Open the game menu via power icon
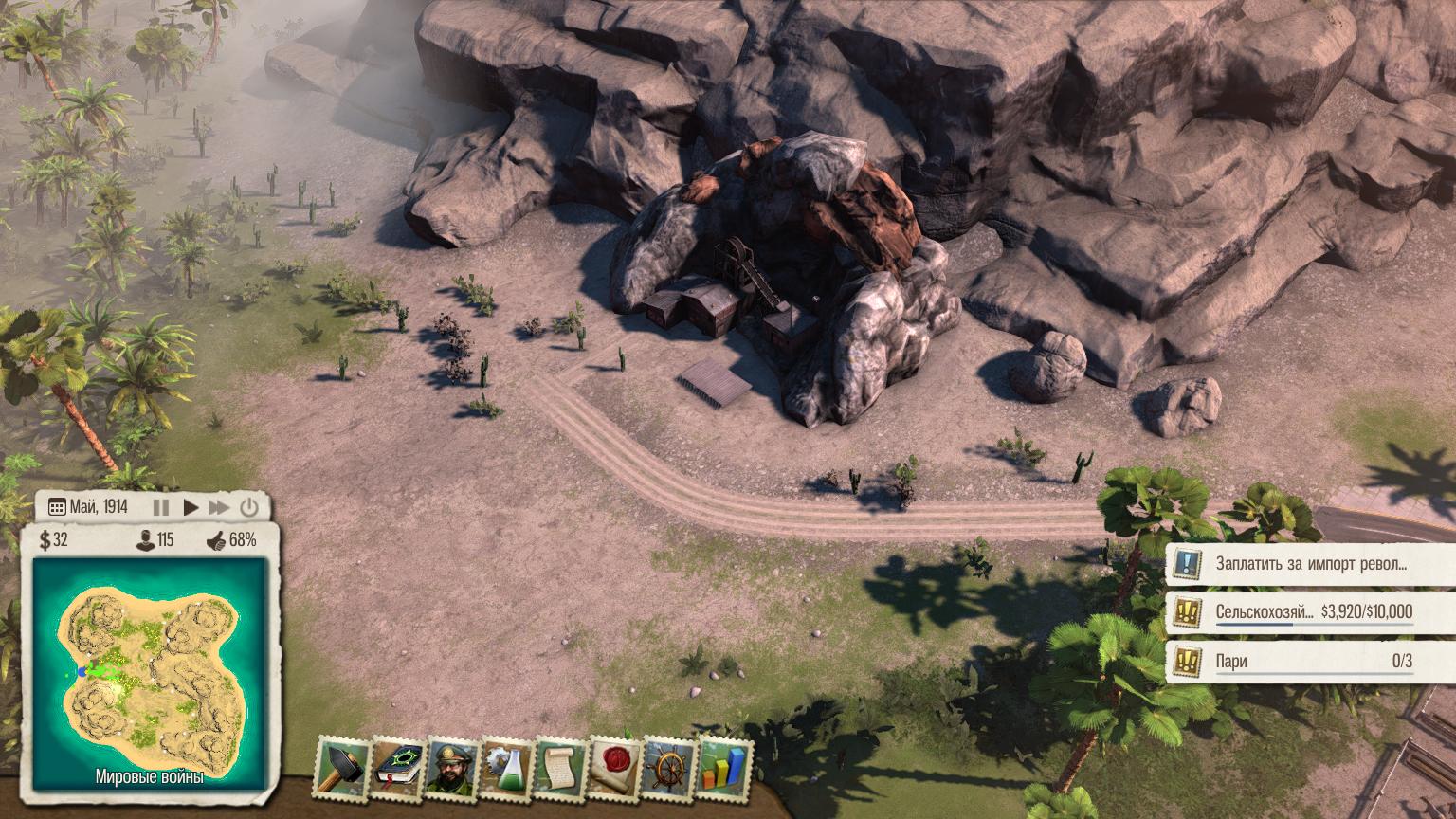Viewport: 1456px width, 819px height. click(x=248, y=507)
